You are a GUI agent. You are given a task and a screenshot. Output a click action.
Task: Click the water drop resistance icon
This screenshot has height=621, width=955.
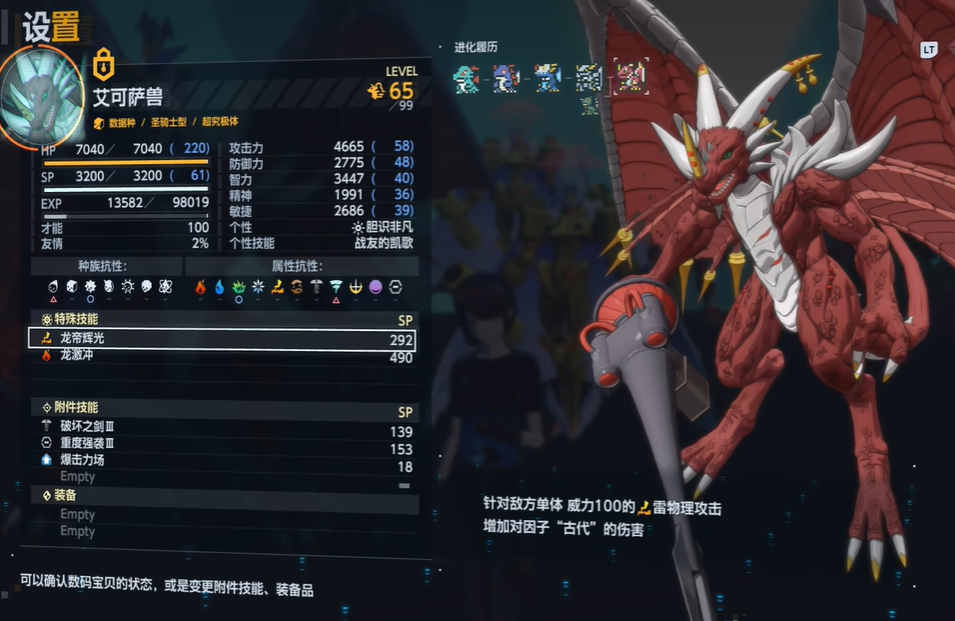coord(219,288)
